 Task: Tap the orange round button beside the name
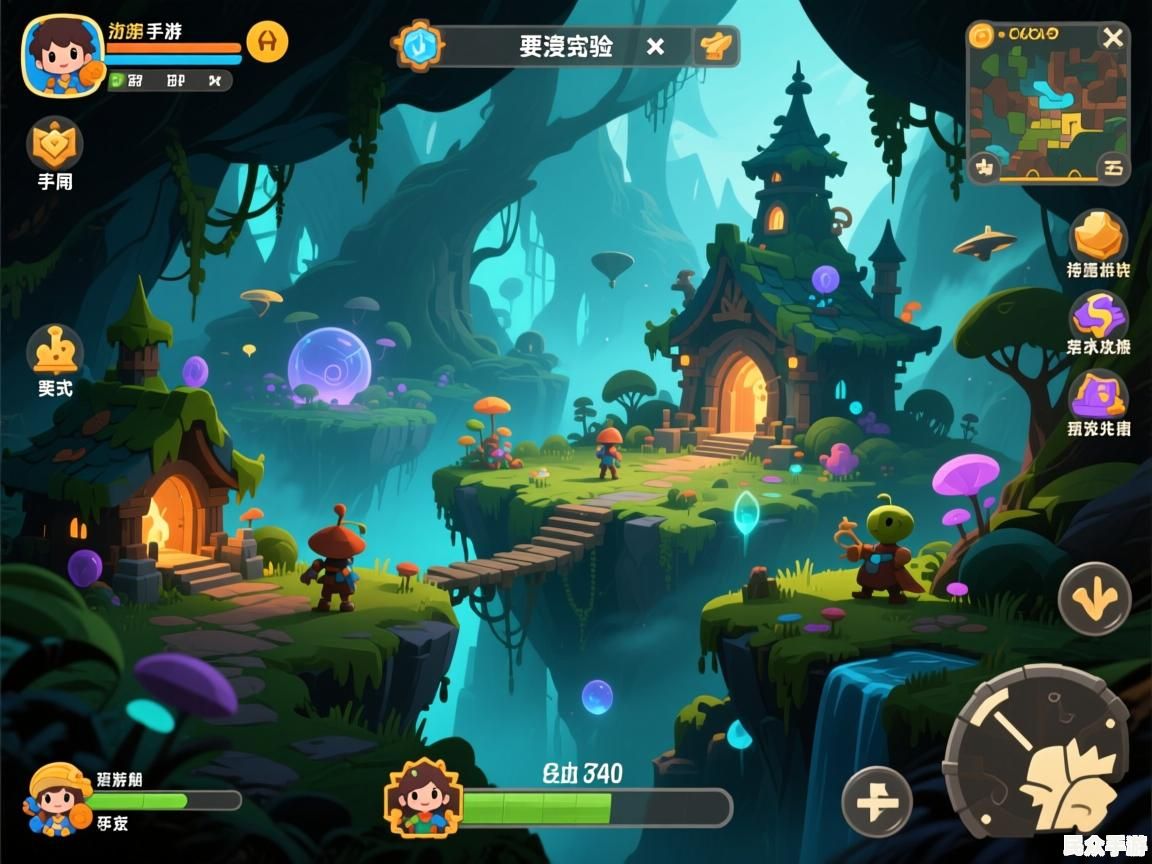(267, 42)
